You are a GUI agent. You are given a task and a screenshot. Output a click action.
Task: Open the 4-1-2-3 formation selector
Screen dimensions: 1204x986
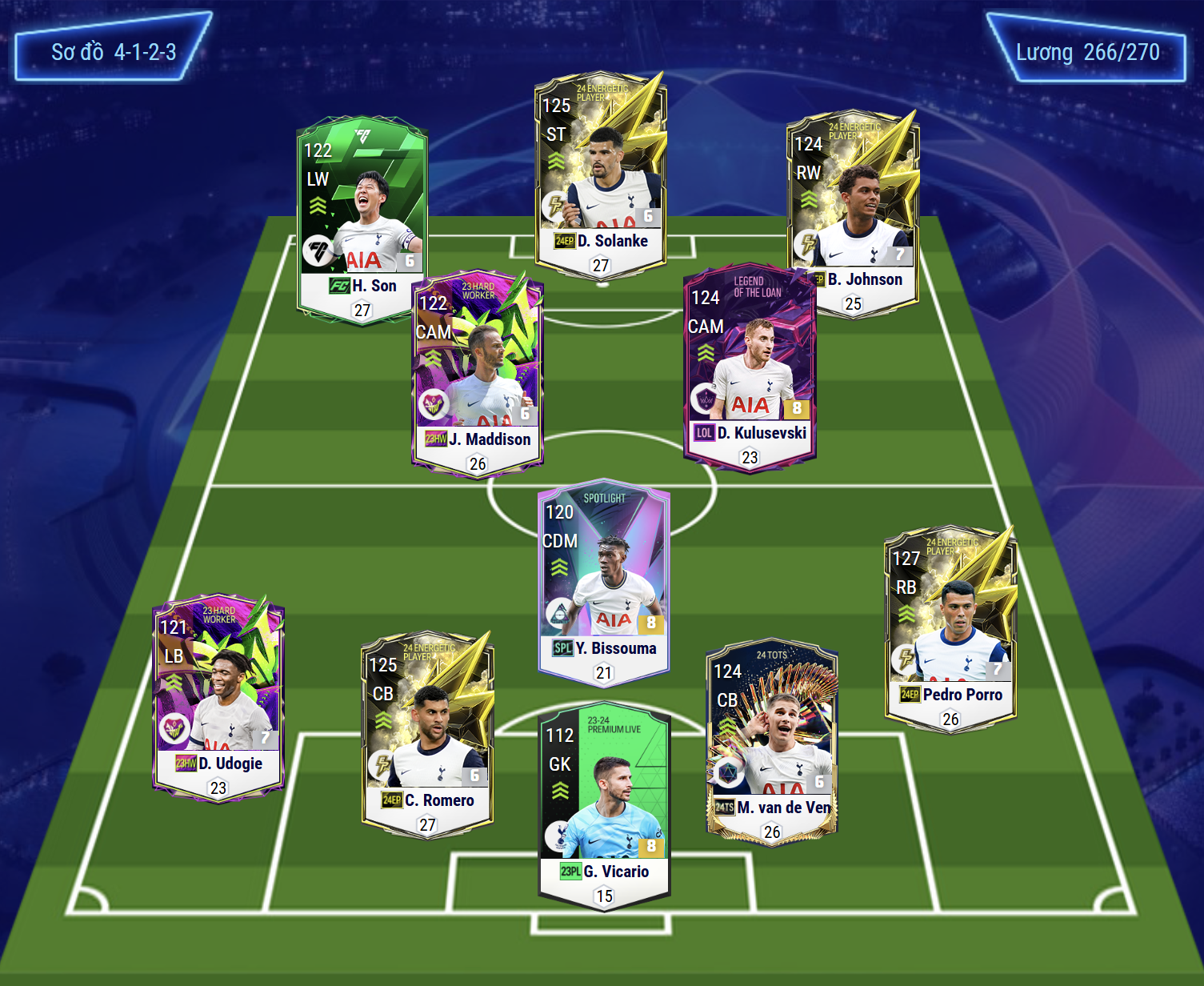[114, 52]
